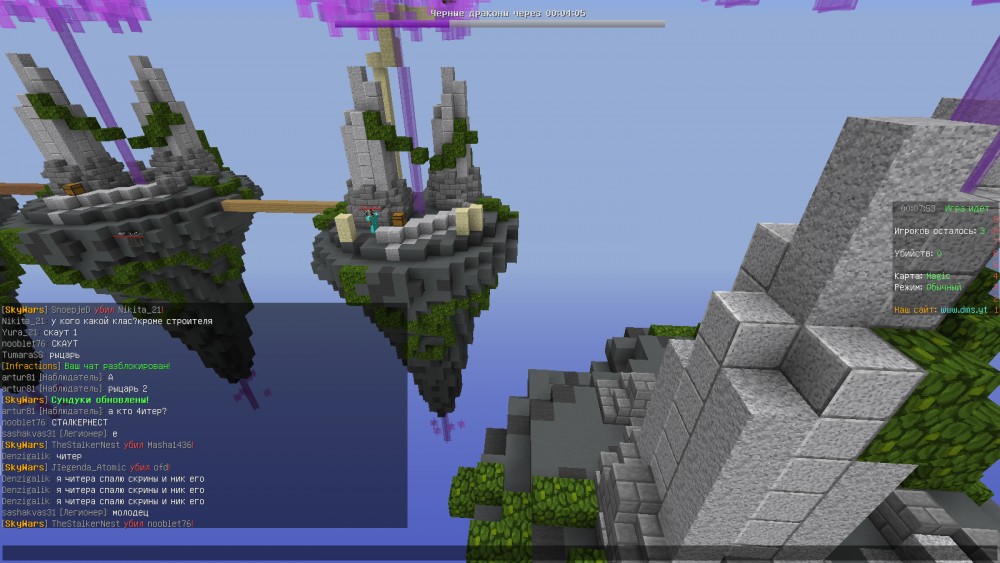Click the JIegenda_Atomic kill message in chat
This screenshot has height=563, width=1000.
click(86, 467)
